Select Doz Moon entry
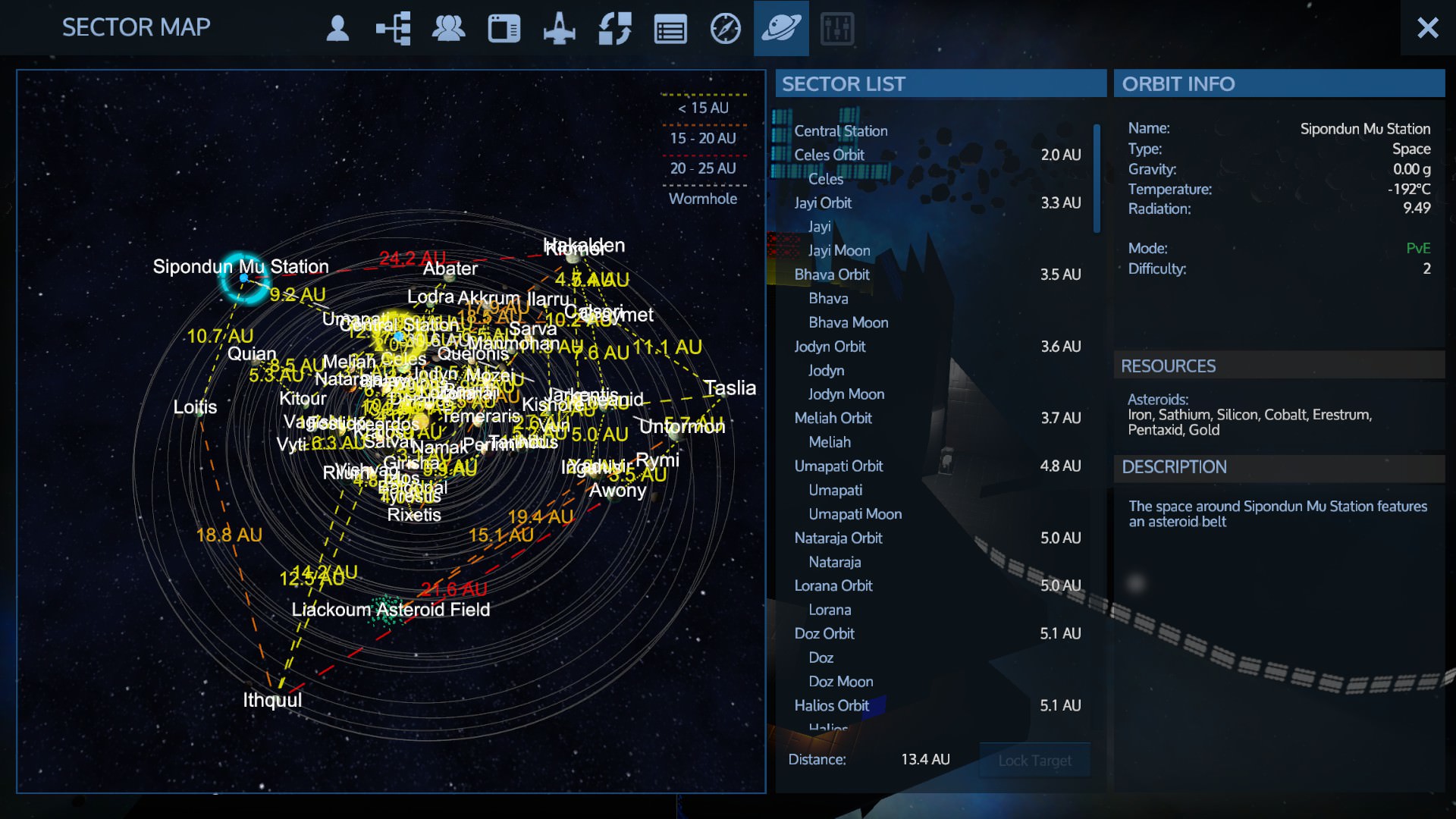 coord(840,681)
